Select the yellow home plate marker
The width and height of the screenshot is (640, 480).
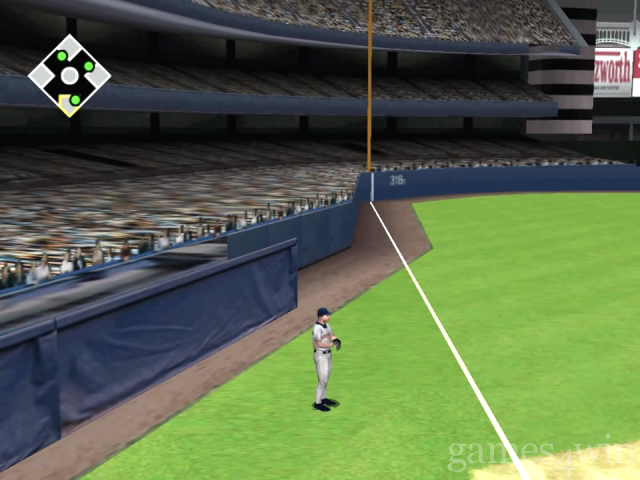68,103
